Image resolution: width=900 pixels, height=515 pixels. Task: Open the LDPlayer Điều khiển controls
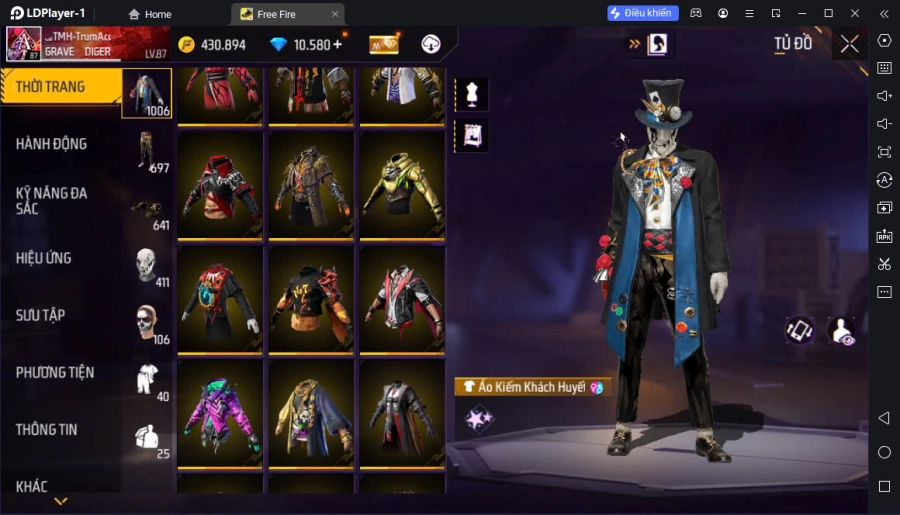643,13
